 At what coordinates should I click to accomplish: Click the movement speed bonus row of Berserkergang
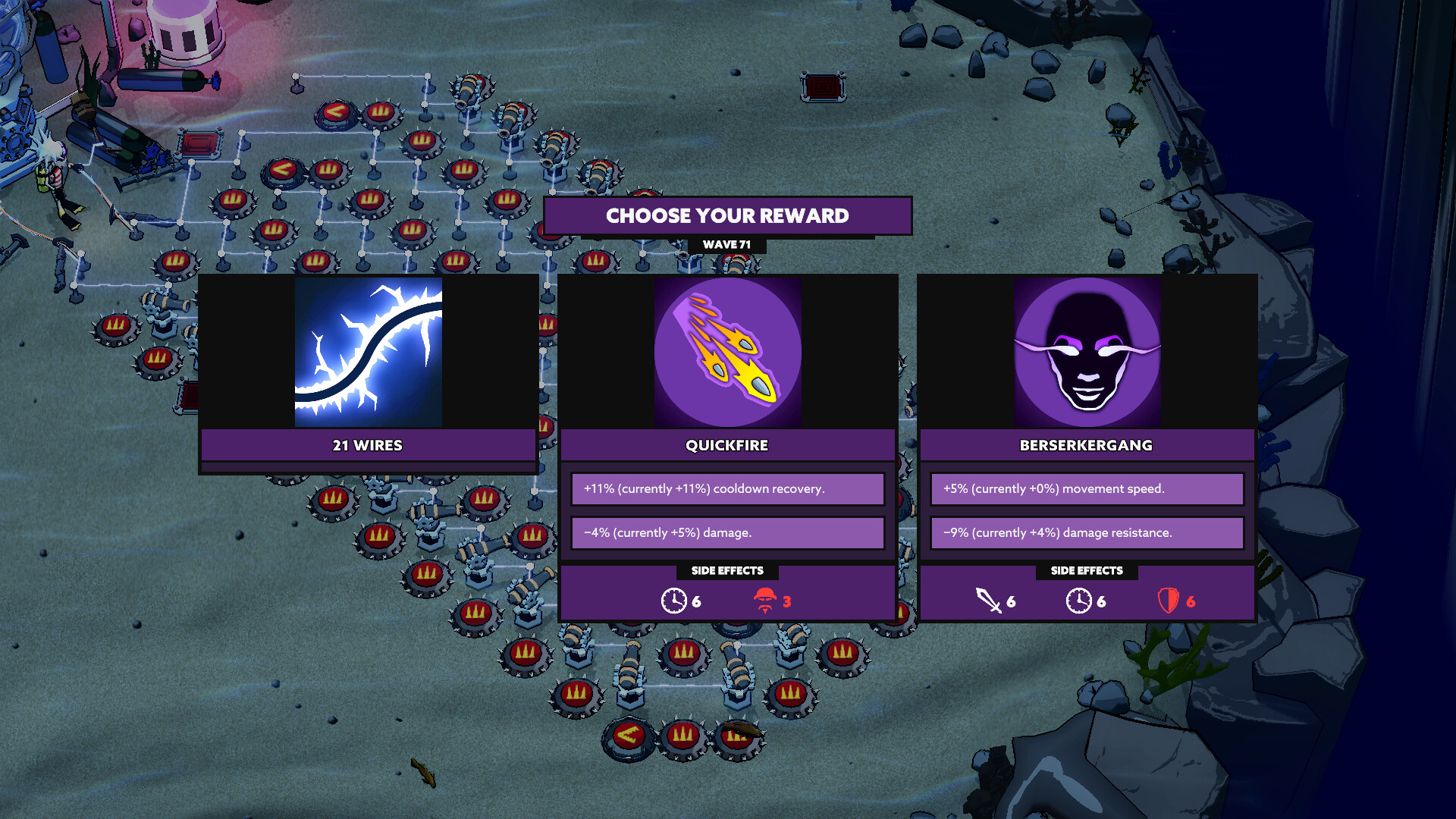[x=1086, y=488]
